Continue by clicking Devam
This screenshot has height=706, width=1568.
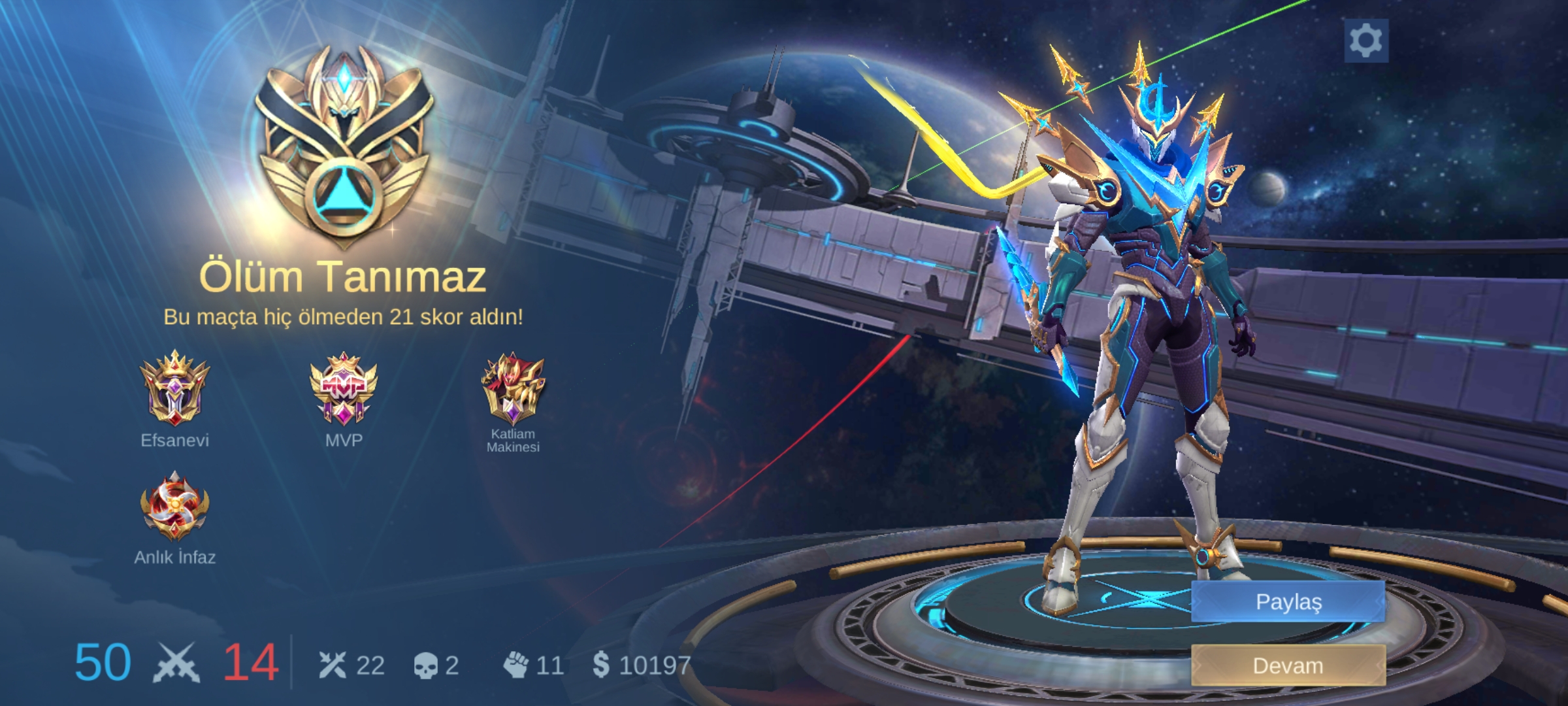1288,665
